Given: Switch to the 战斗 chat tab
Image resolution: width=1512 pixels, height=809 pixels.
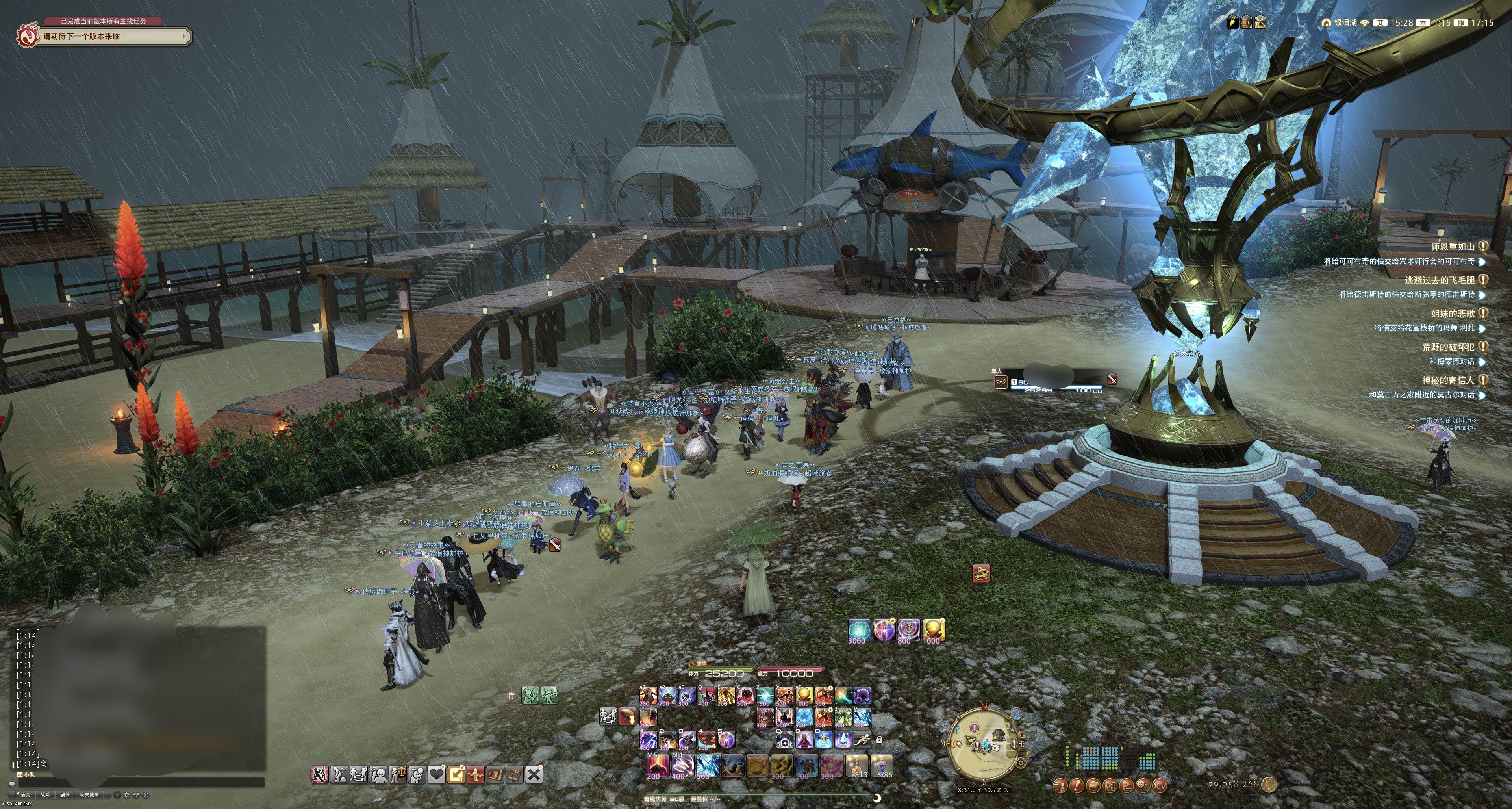Looking at the screenshot, I should (45, 795).
